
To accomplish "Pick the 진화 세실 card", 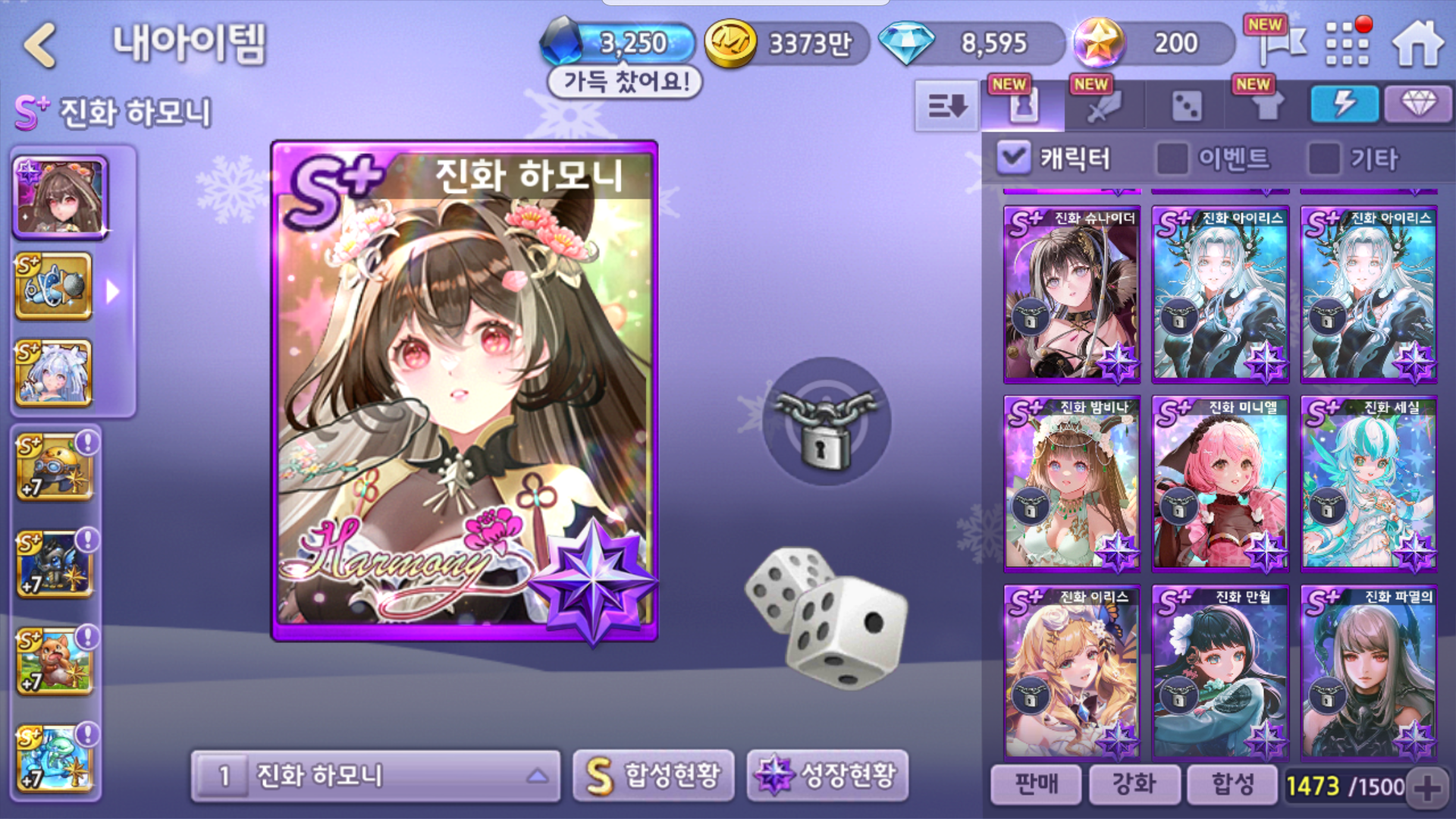I will click(1369, 484).
